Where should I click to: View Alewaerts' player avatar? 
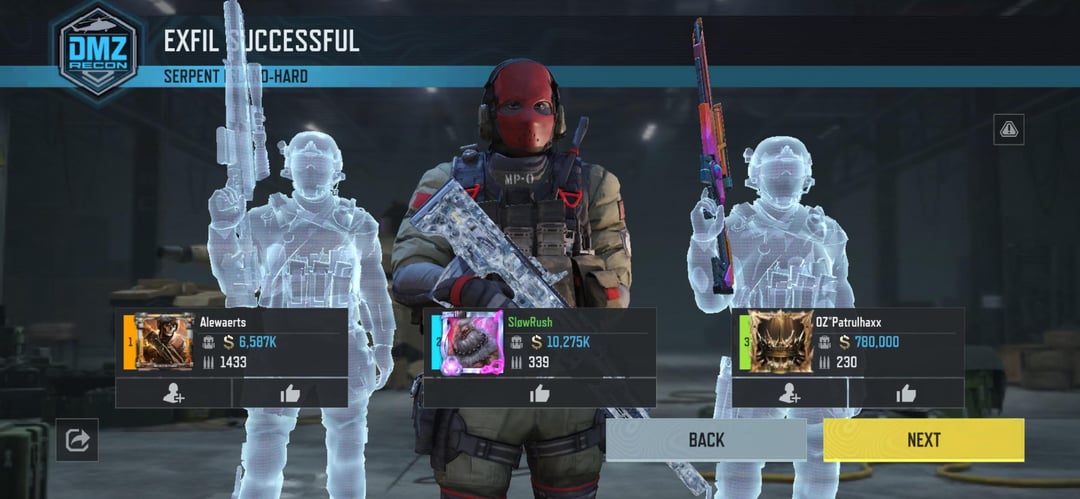pos(163,342)
